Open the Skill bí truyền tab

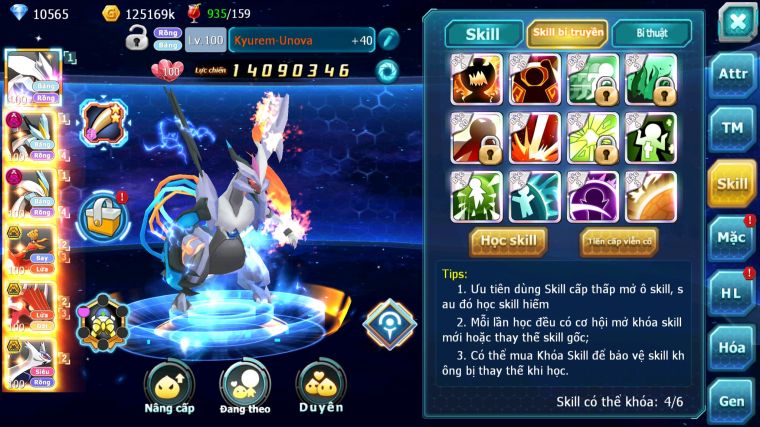pos(567,33)
